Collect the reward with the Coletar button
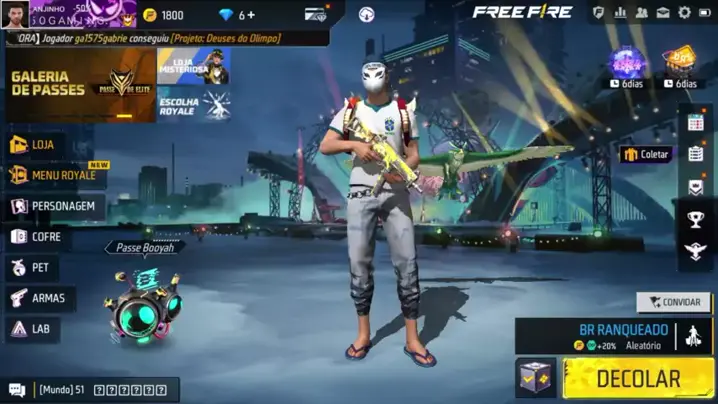Viewport: 718px width, 404px height. [x=645, y=154]
